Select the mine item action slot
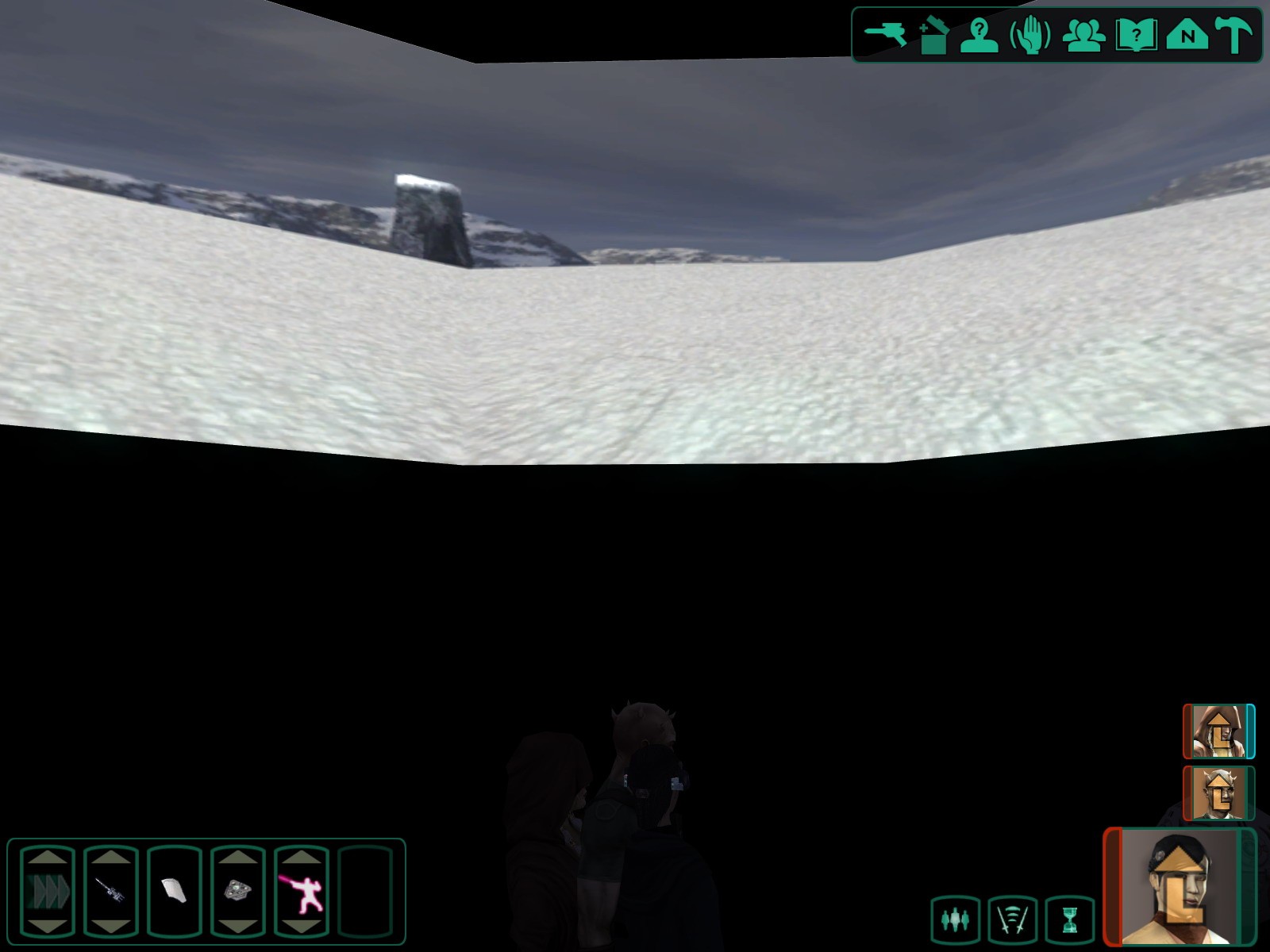 (238, 890)
